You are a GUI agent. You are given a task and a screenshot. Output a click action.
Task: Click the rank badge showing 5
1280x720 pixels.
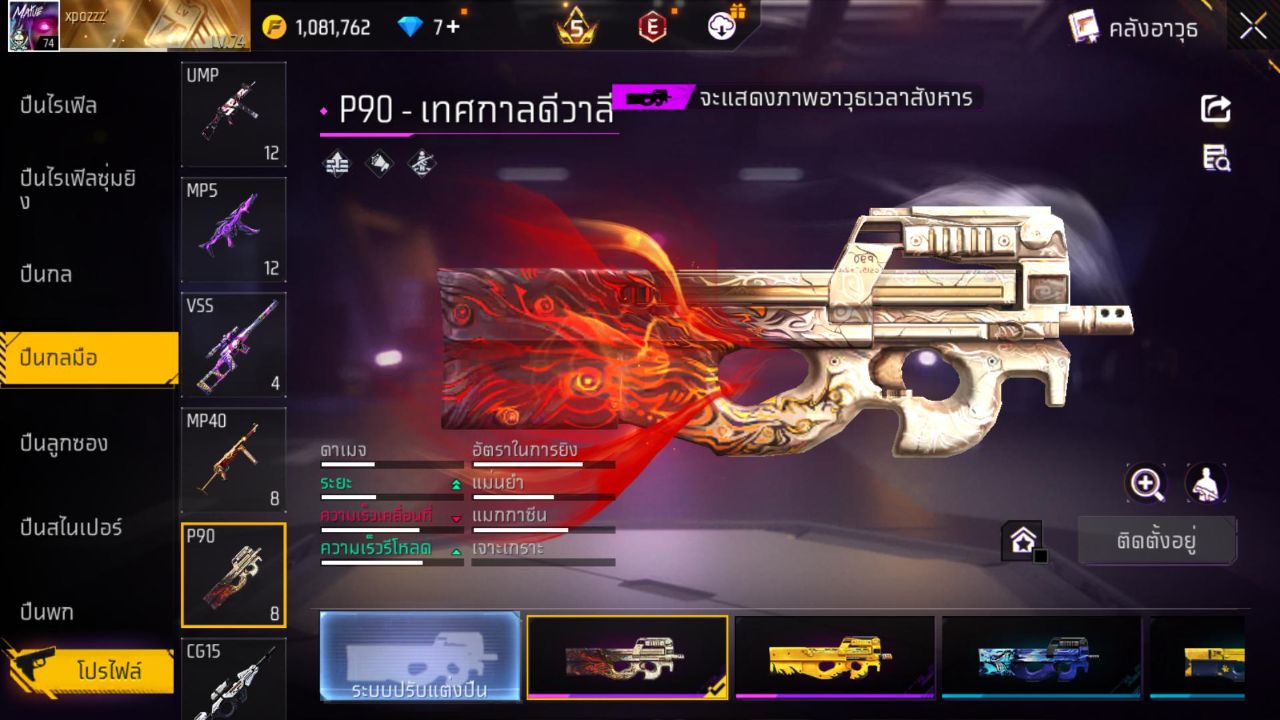[574, 26]
